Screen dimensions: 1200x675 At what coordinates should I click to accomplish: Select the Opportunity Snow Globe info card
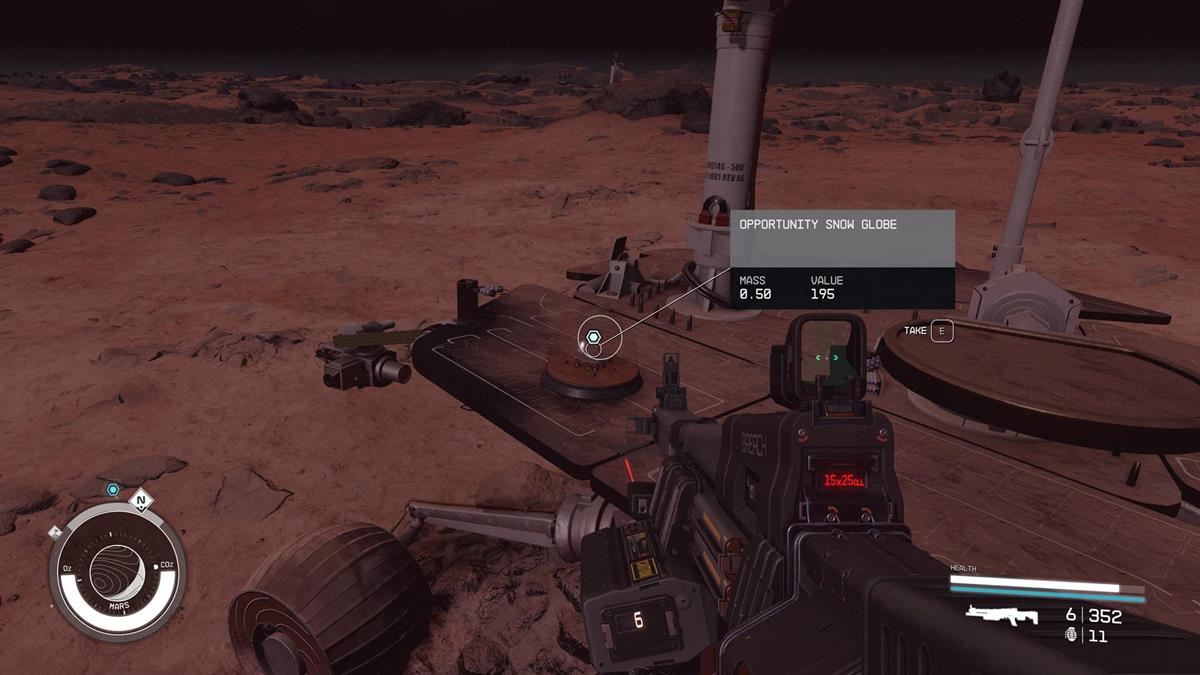point(841,259)
